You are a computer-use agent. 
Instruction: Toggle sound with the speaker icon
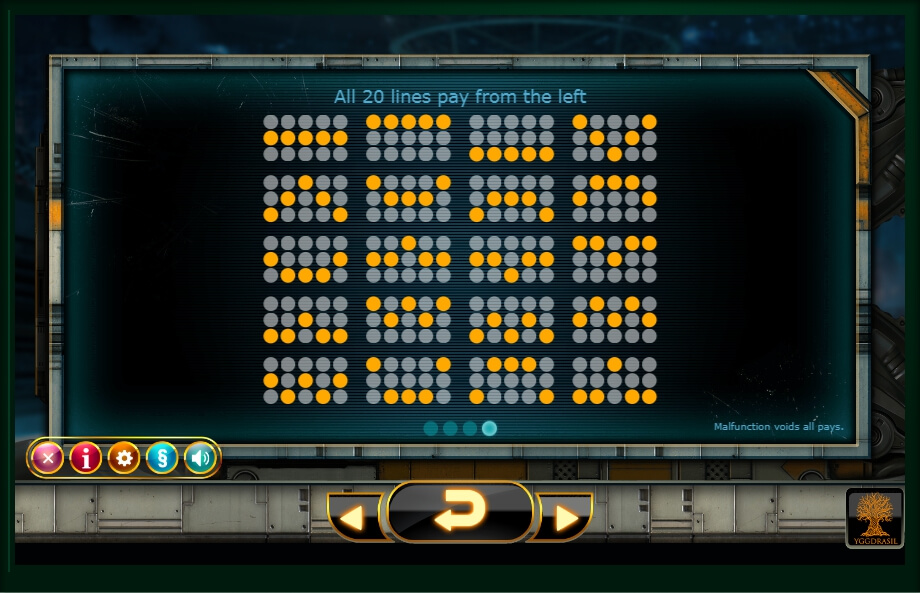tap(200, 458)
